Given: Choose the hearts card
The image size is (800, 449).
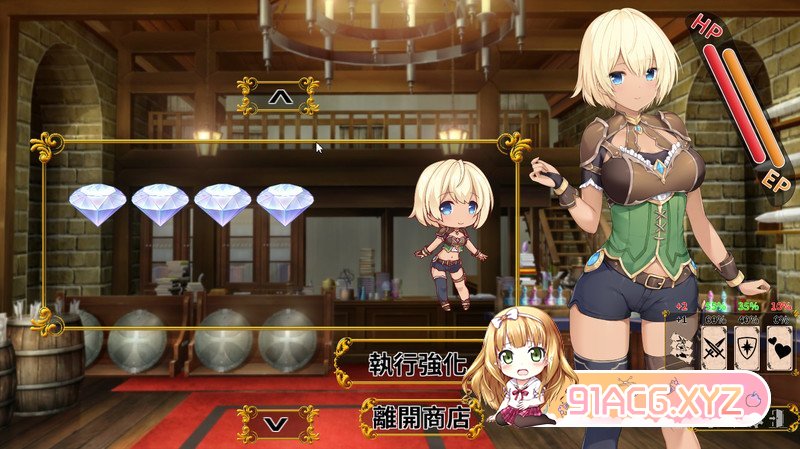Looking at the screenshot, I should click(779, 347).
